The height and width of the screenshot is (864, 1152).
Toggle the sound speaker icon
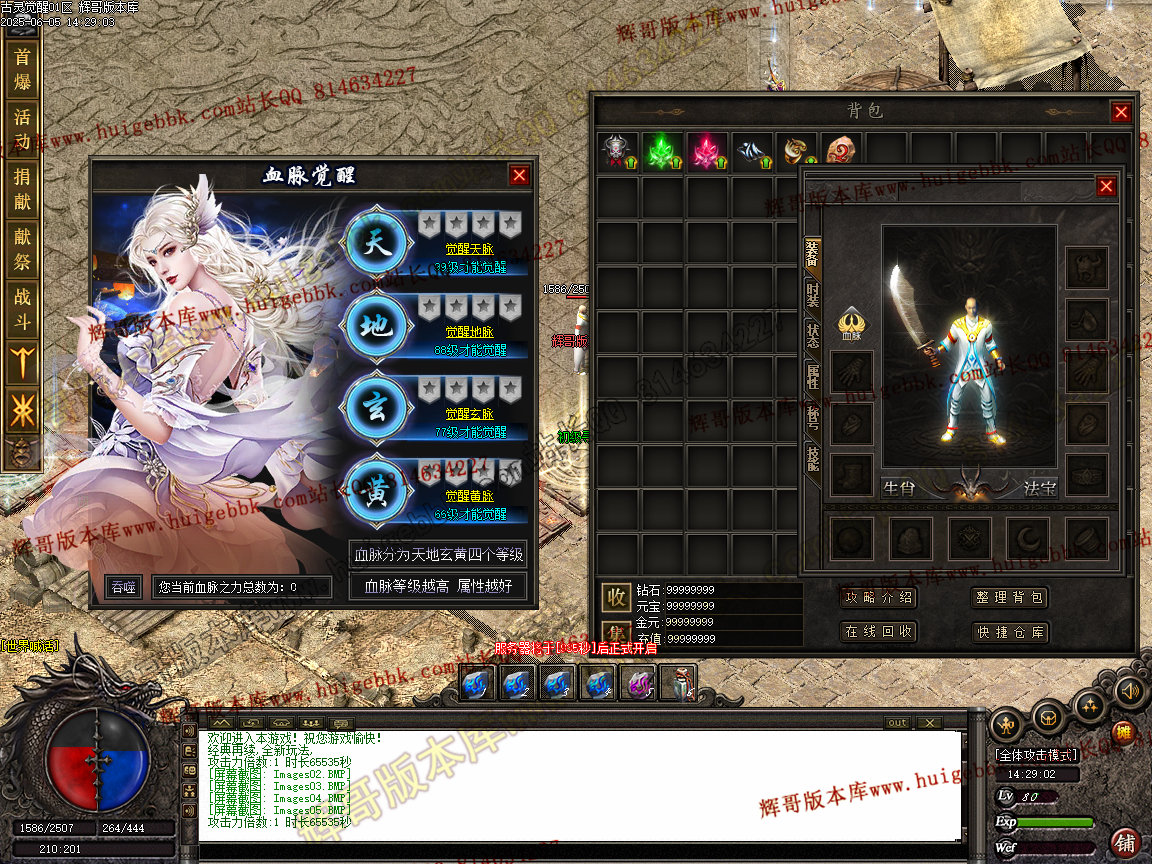click(x=1129, y=690)
